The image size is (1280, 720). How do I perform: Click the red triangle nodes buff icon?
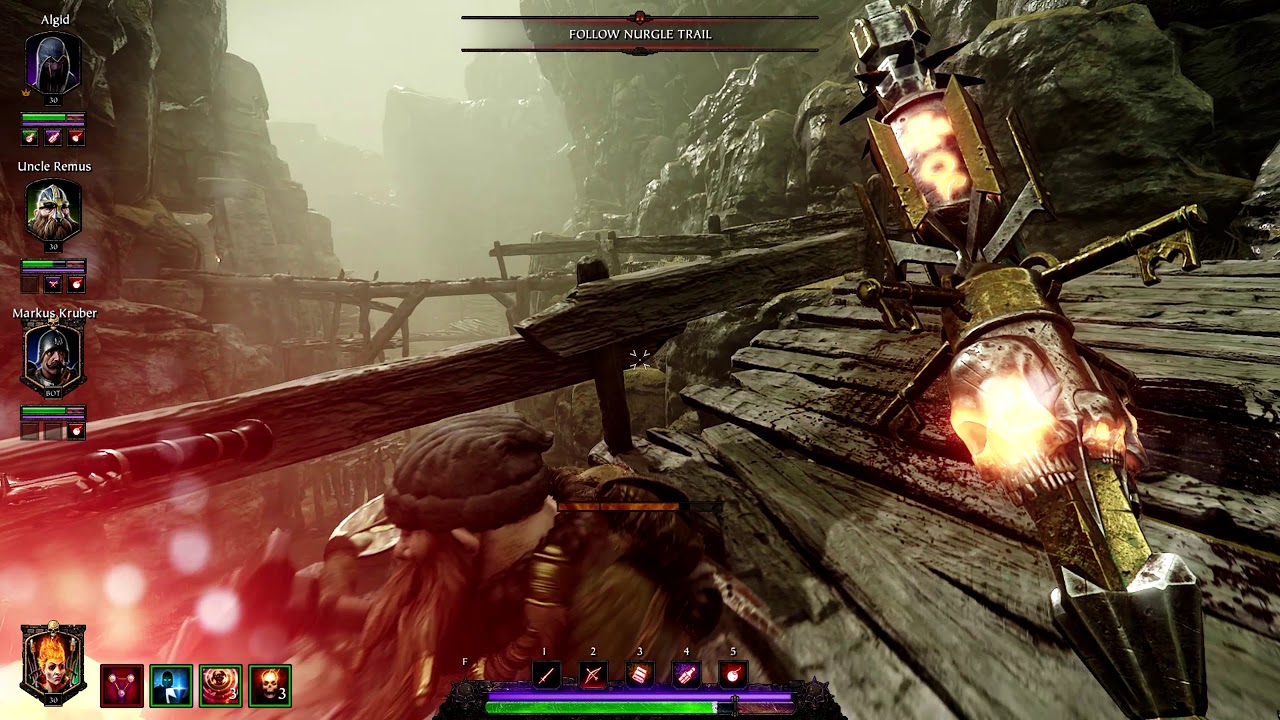coord(122,686)
